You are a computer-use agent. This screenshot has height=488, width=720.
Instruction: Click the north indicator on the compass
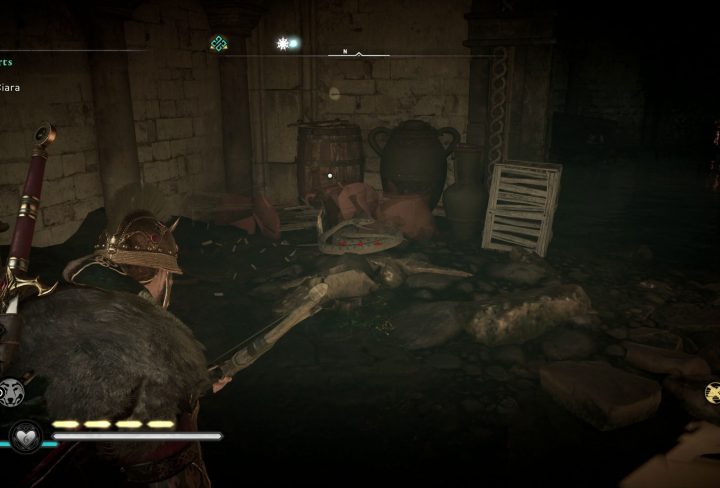coord(345,51)
